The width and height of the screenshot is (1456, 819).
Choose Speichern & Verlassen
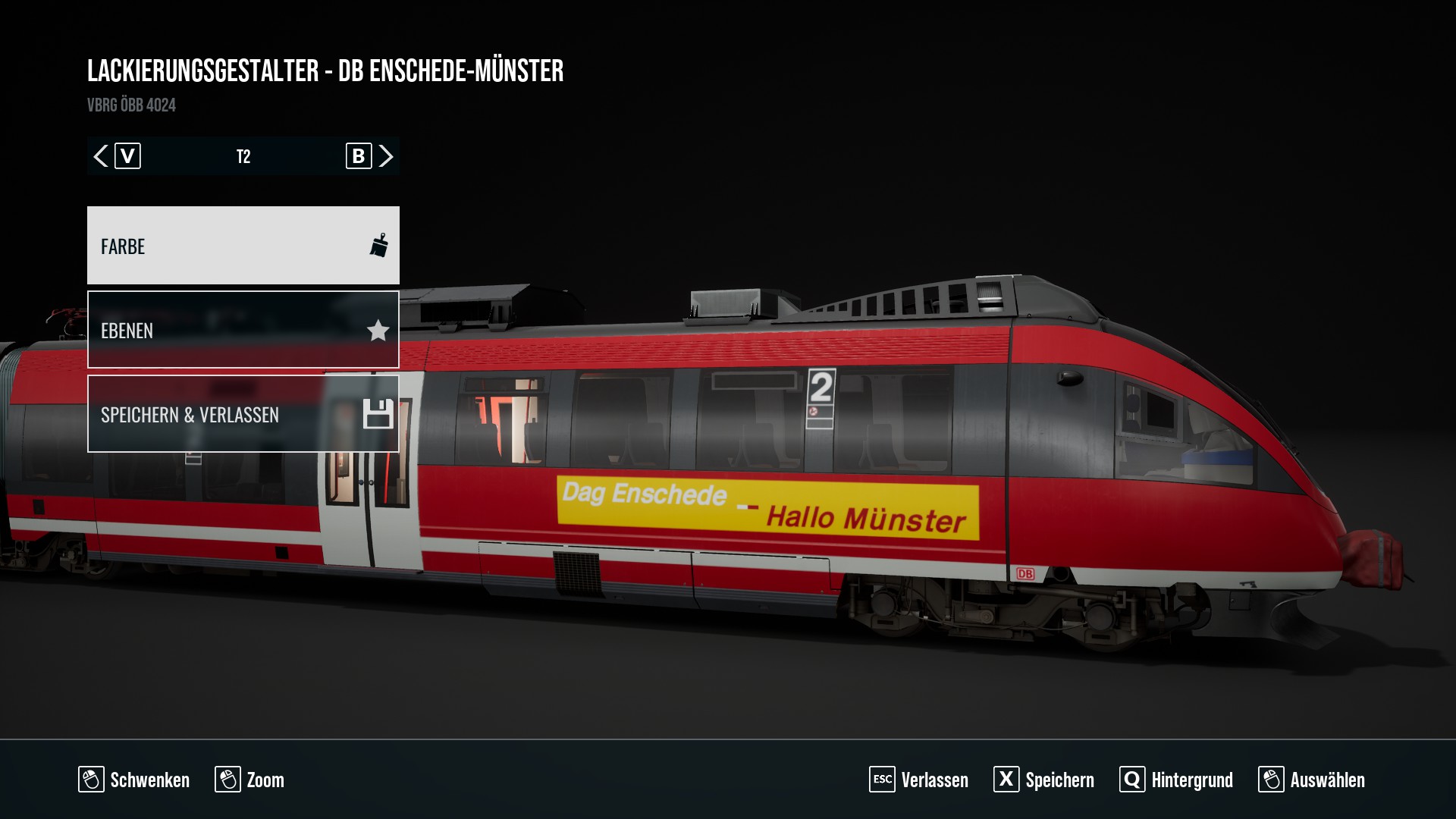(243, 414)
